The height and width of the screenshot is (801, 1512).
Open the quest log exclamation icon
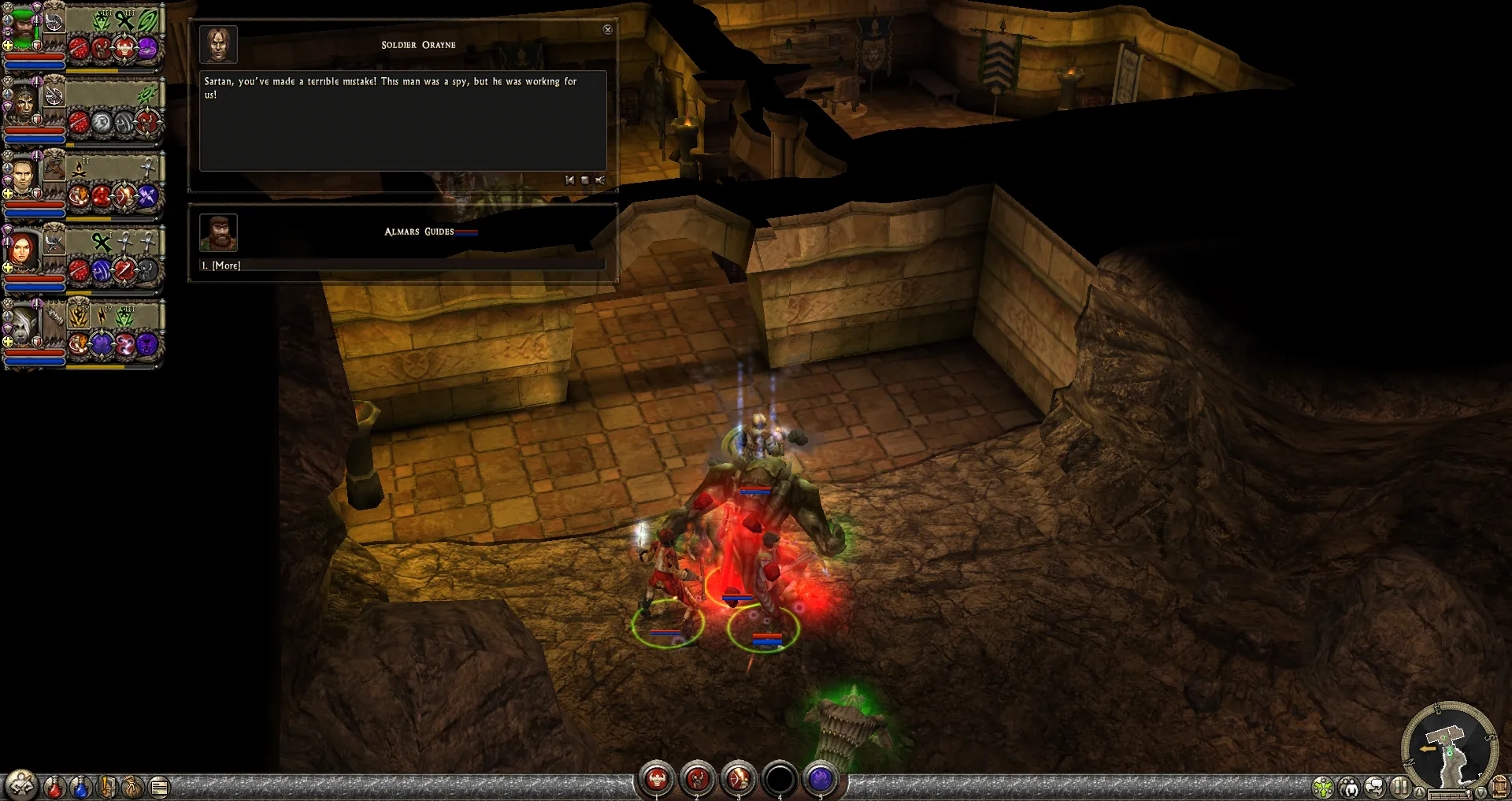point(107,786)
